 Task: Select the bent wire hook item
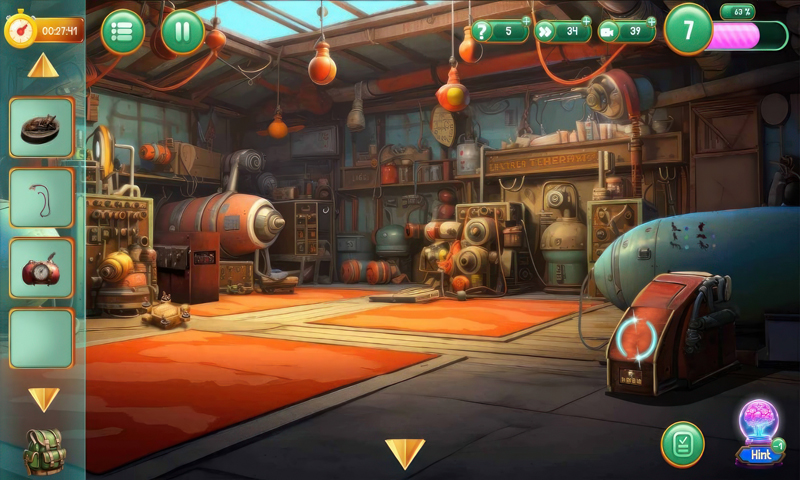click(x=42, y=198)
